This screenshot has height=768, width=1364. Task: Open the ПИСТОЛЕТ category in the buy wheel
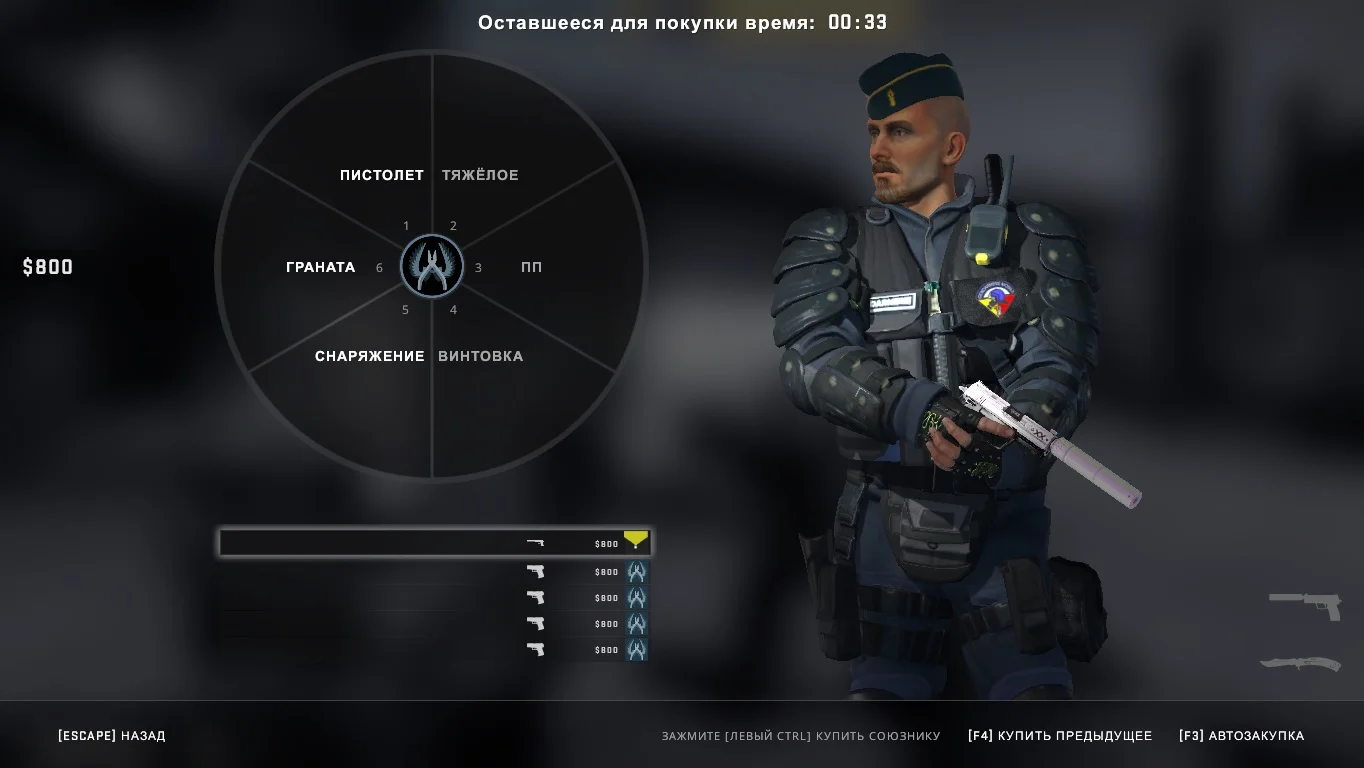[x=381, y=175]
